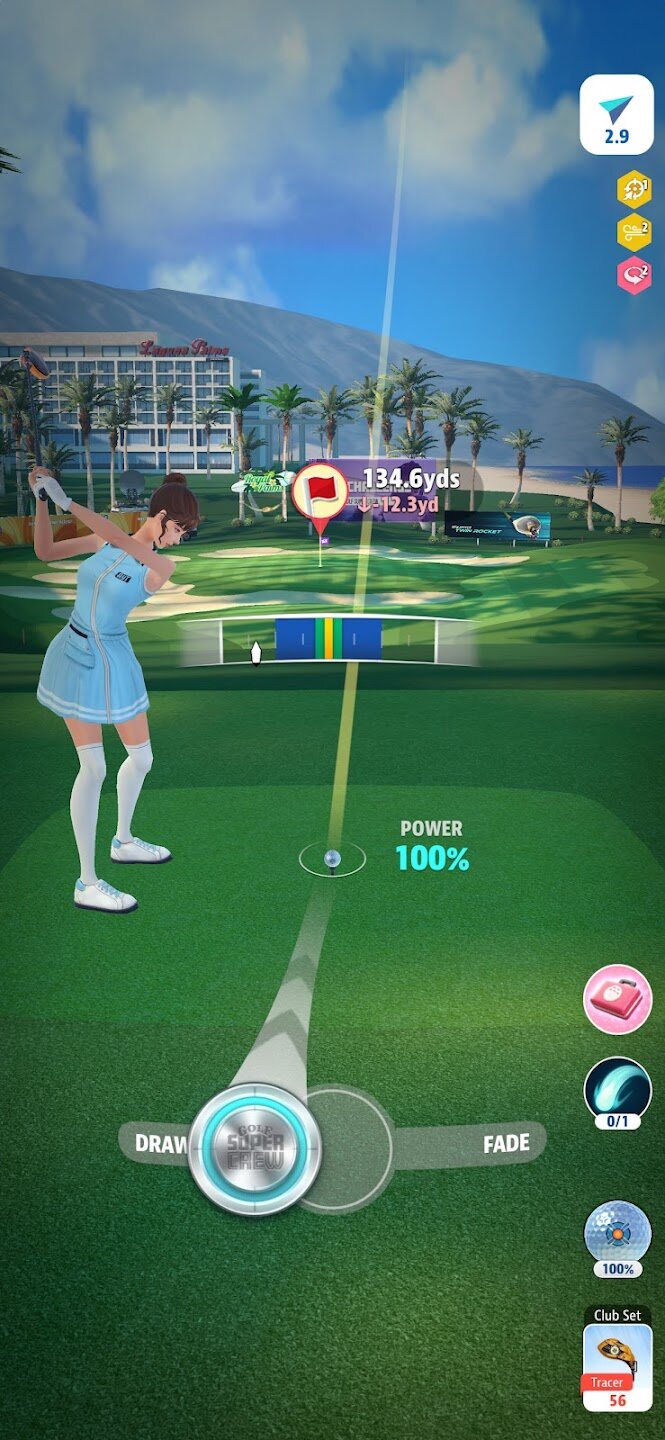Select the yellow wind buff hexagon
Viewport: 665px width, 1440px height.
click(x=634, y=232)
